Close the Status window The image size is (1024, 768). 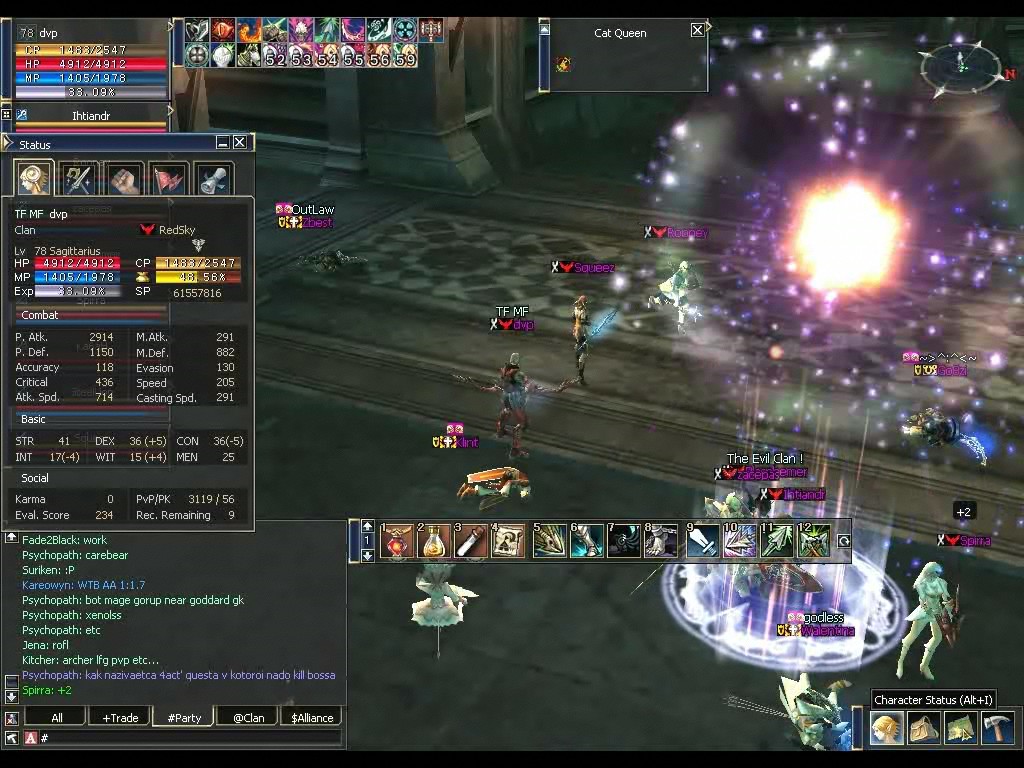240,143
